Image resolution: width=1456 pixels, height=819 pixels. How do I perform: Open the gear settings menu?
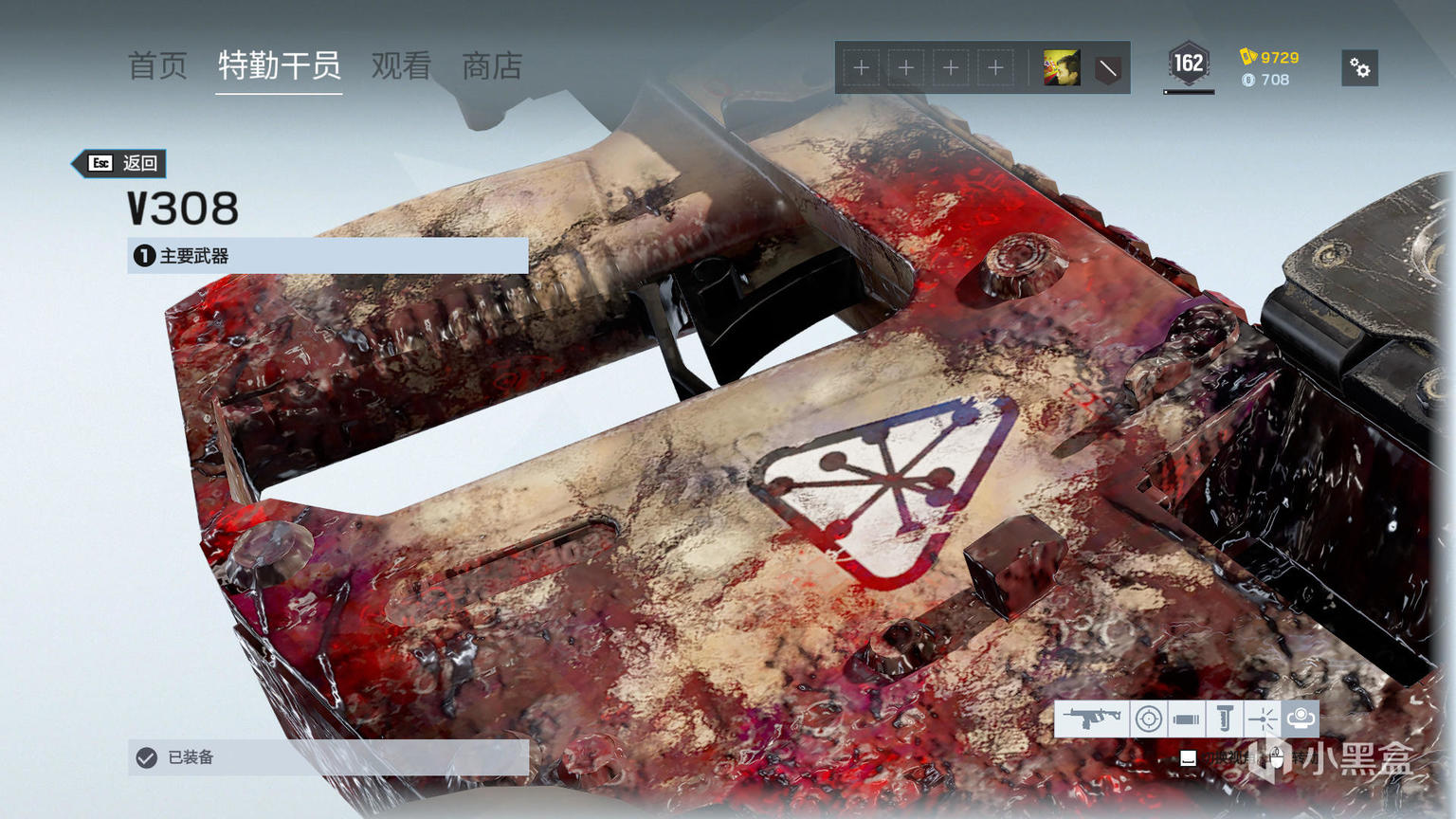tap(1359, 68)
